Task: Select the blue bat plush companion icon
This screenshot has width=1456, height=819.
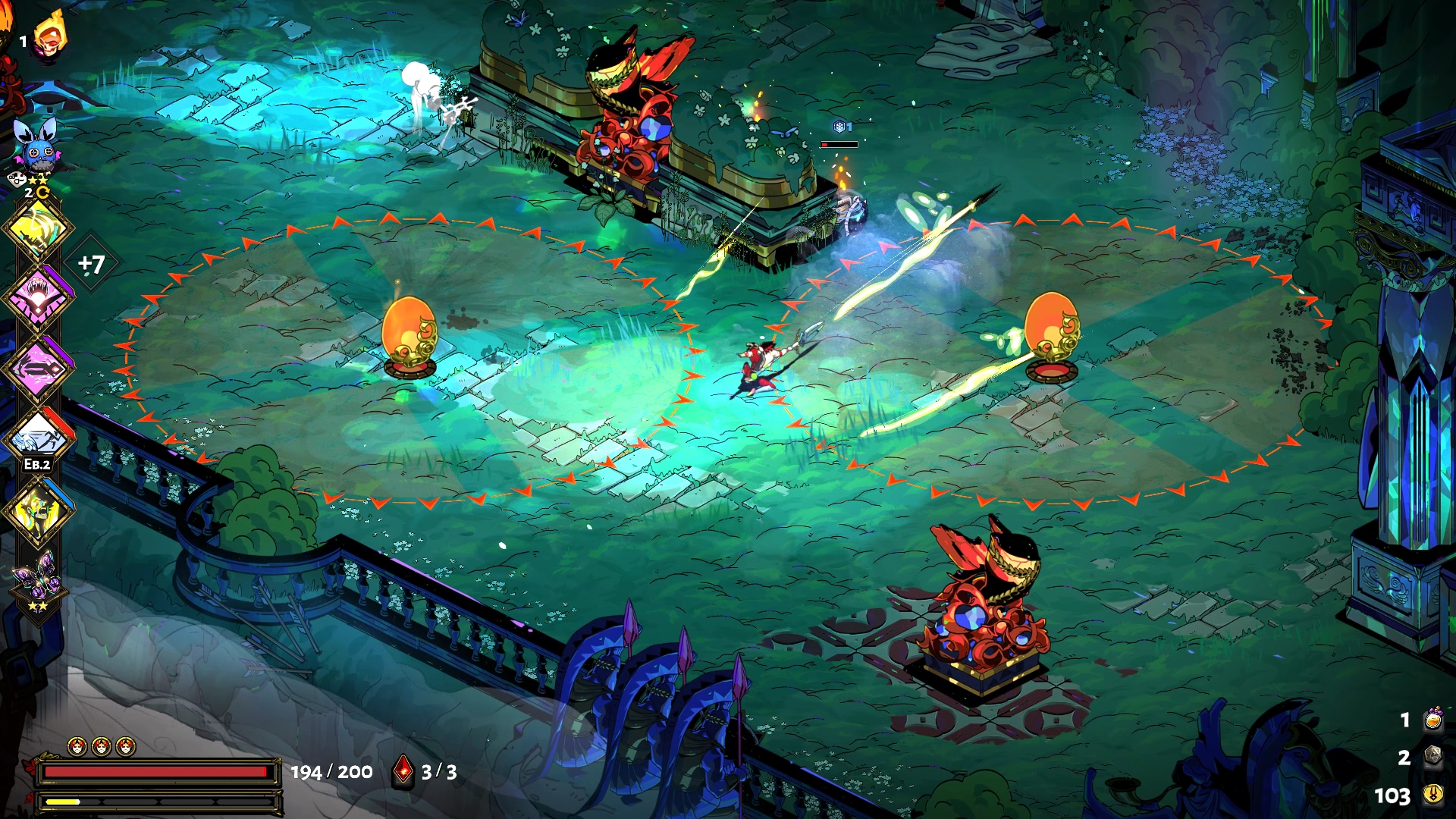Action: [36, 147]
